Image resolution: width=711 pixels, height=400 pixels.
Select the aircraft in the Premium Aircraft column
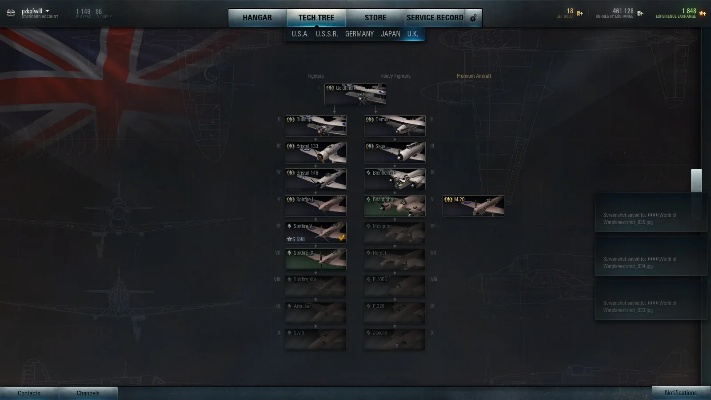click(x=473, y=205)
